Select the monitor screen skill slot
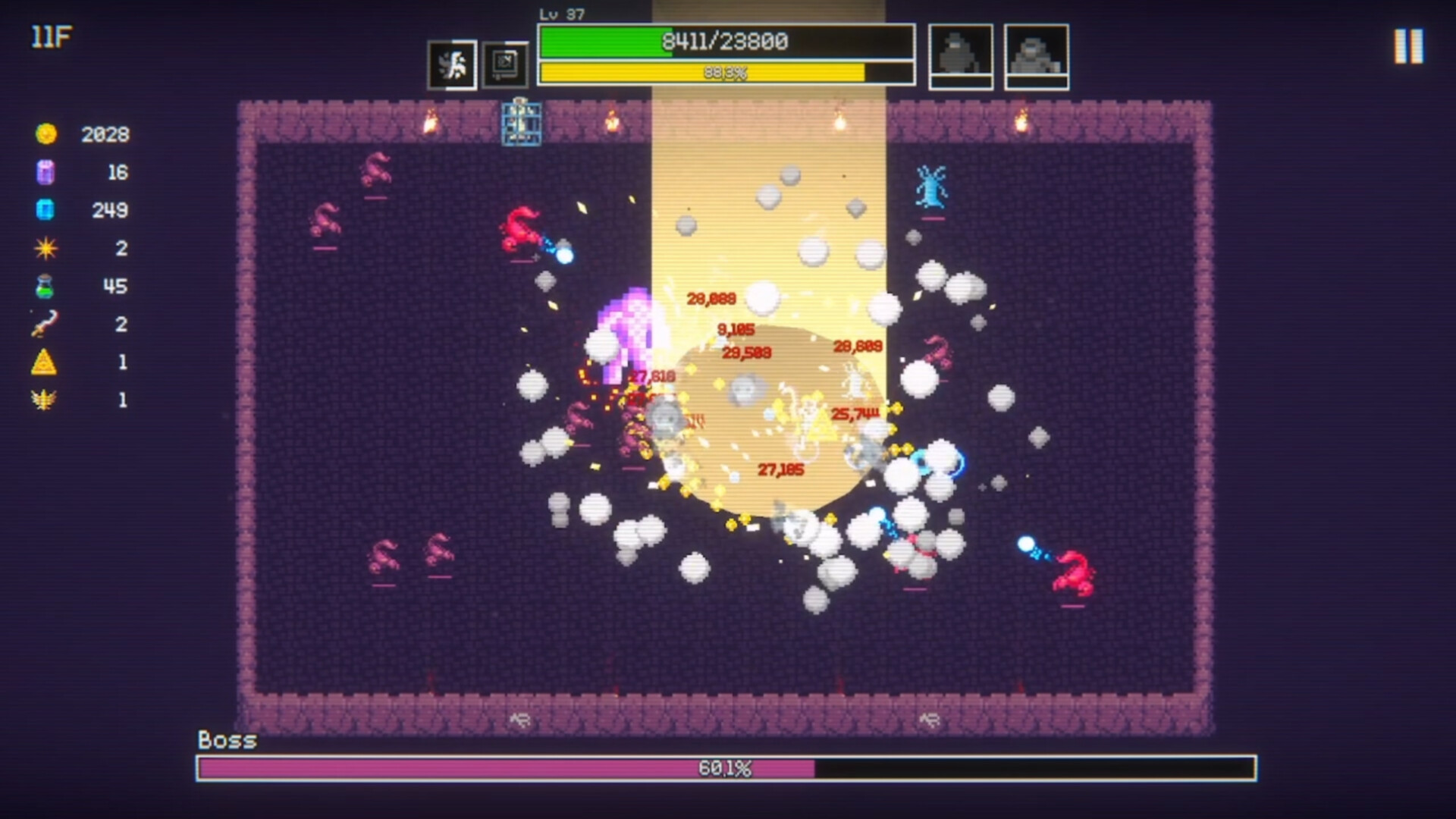This screenshot has height=819, width=1456. [505, 65]
